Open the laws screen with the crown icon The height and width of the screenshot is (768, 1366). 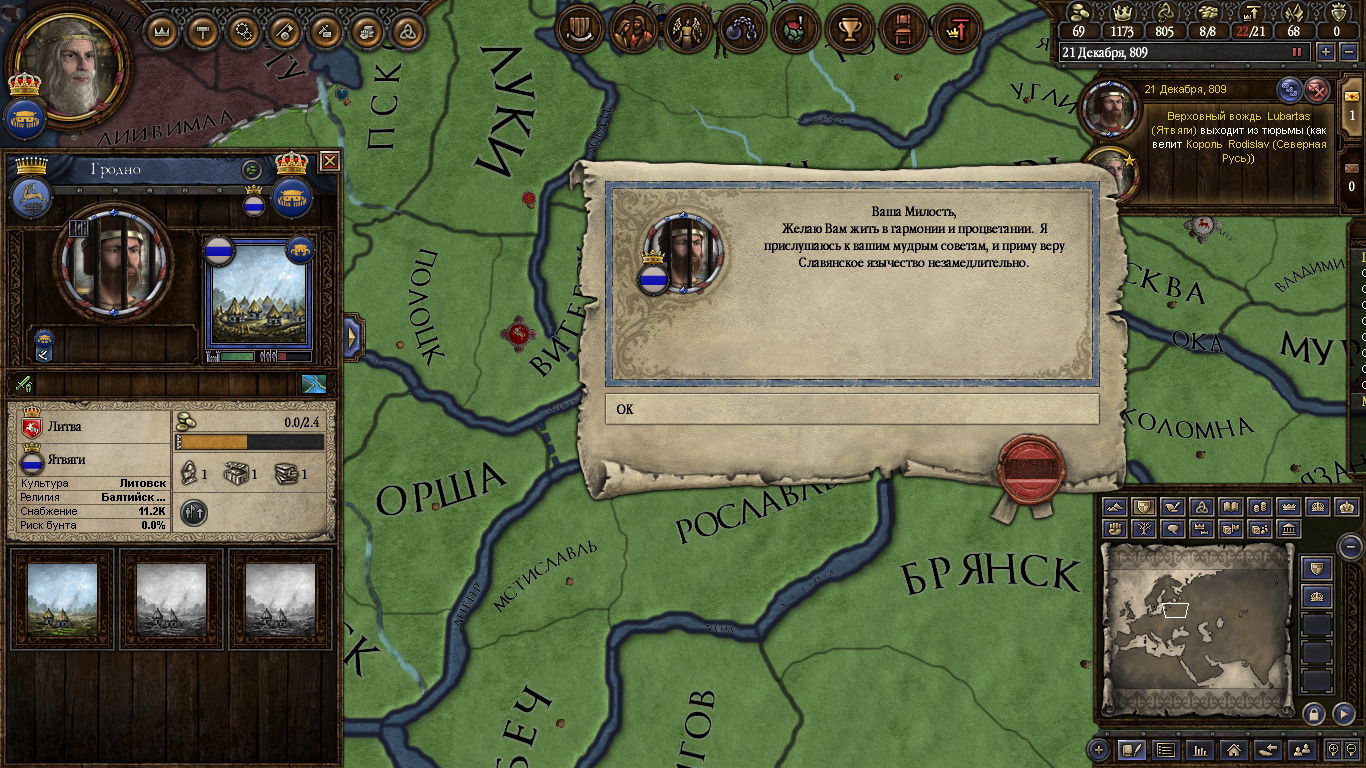coord(163,31)
